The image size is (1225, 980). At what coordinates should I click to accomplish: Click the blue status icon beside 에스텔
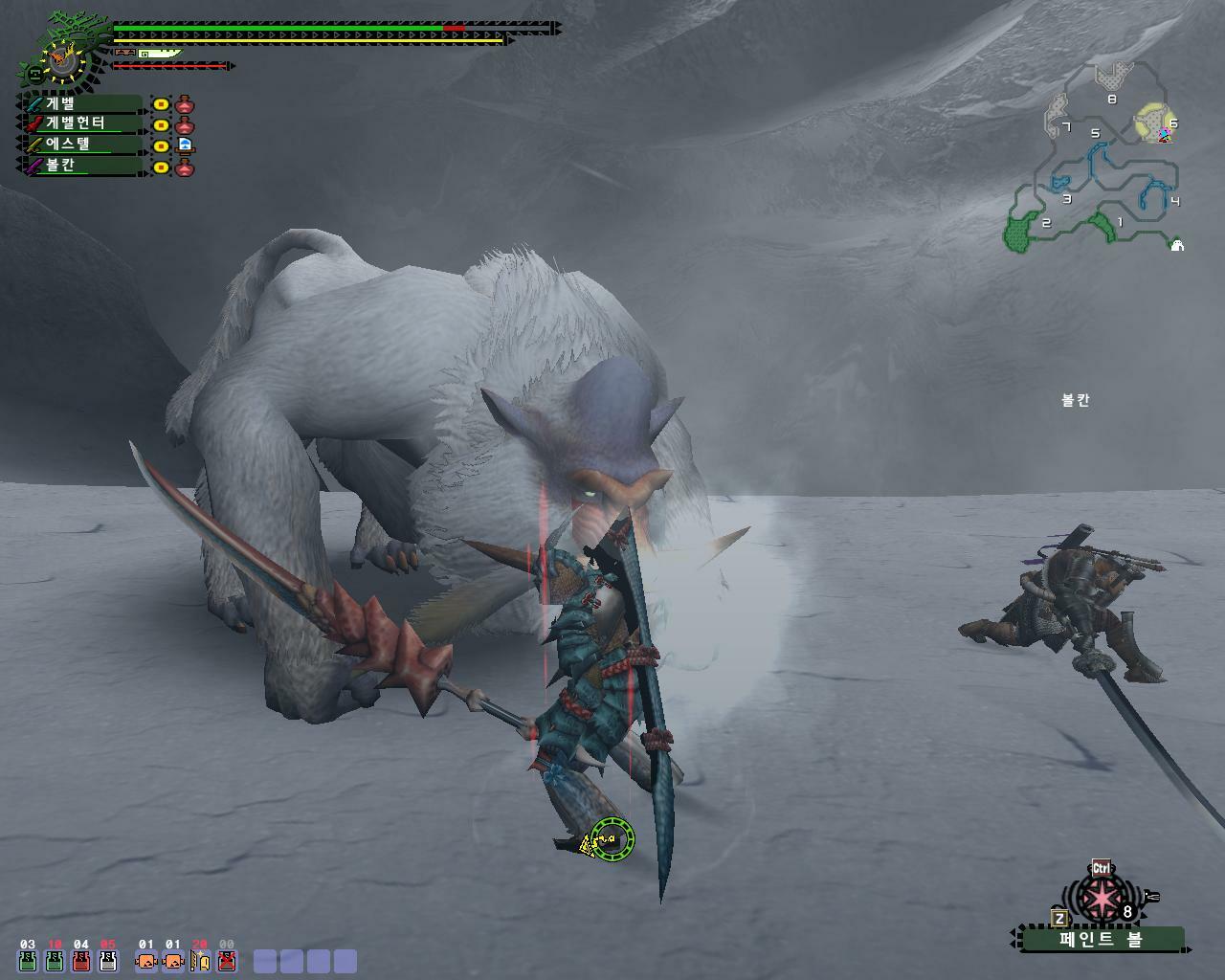click(x=185, y=145)
